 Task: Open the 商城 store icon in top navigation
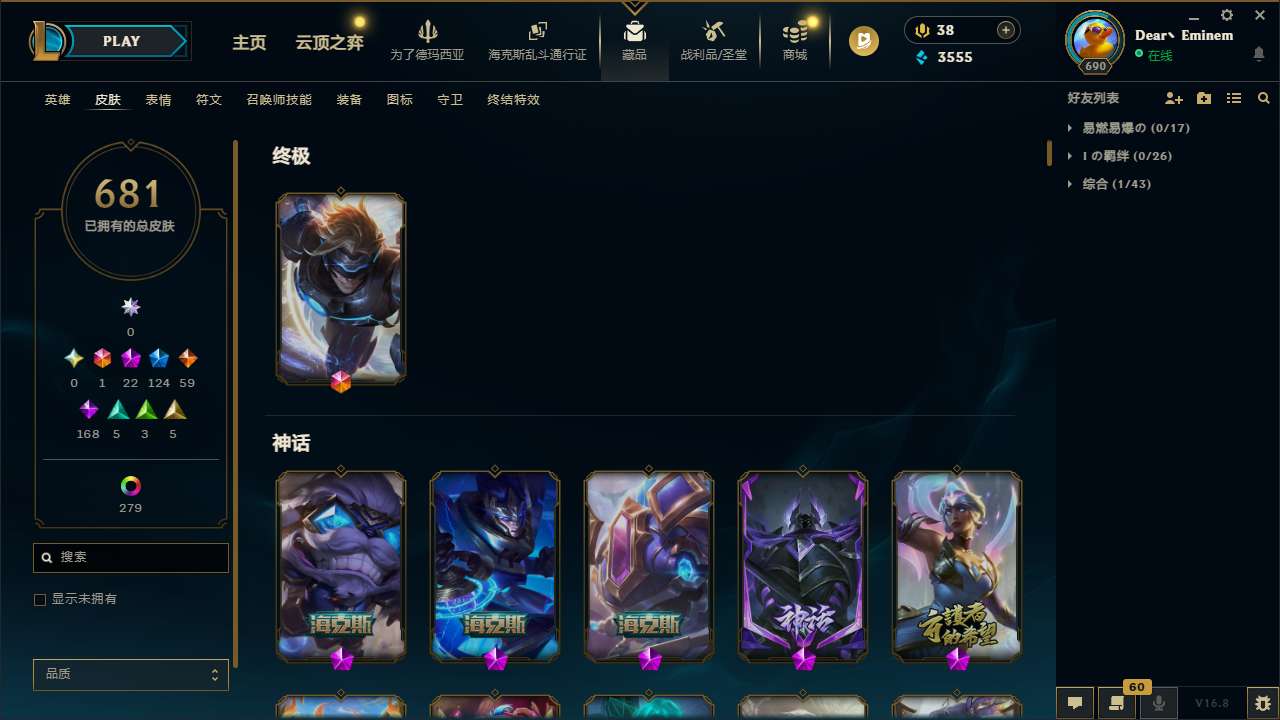pyautogui.click(x=794, y=40)
